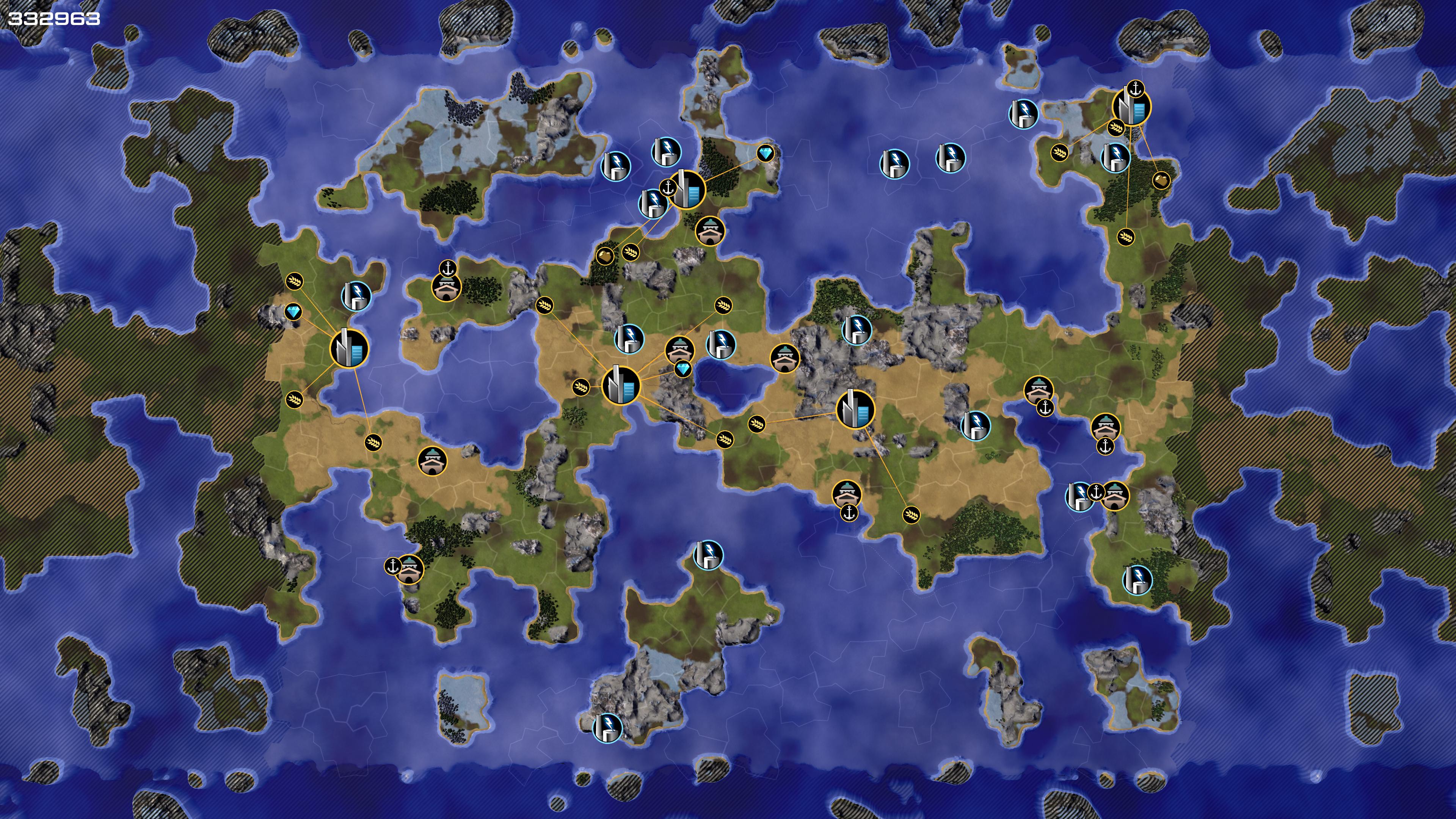Select the port city marker on the northeastern island

click(x=1131, y=107)
